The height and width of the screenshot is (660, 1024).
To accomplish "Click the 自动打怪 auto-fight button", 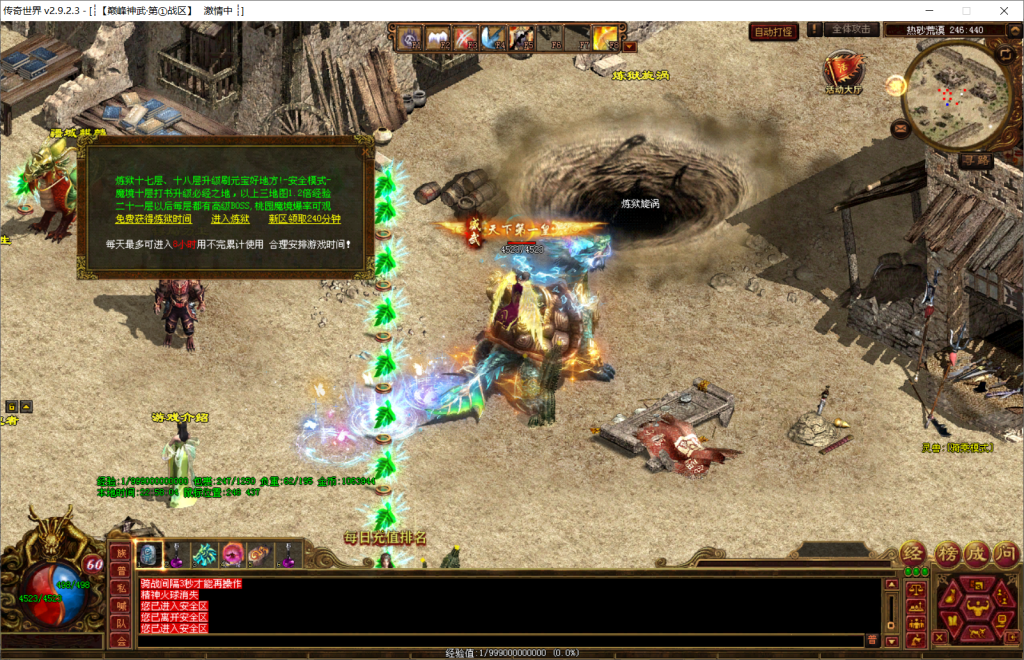I will click(x=774, y=32).
